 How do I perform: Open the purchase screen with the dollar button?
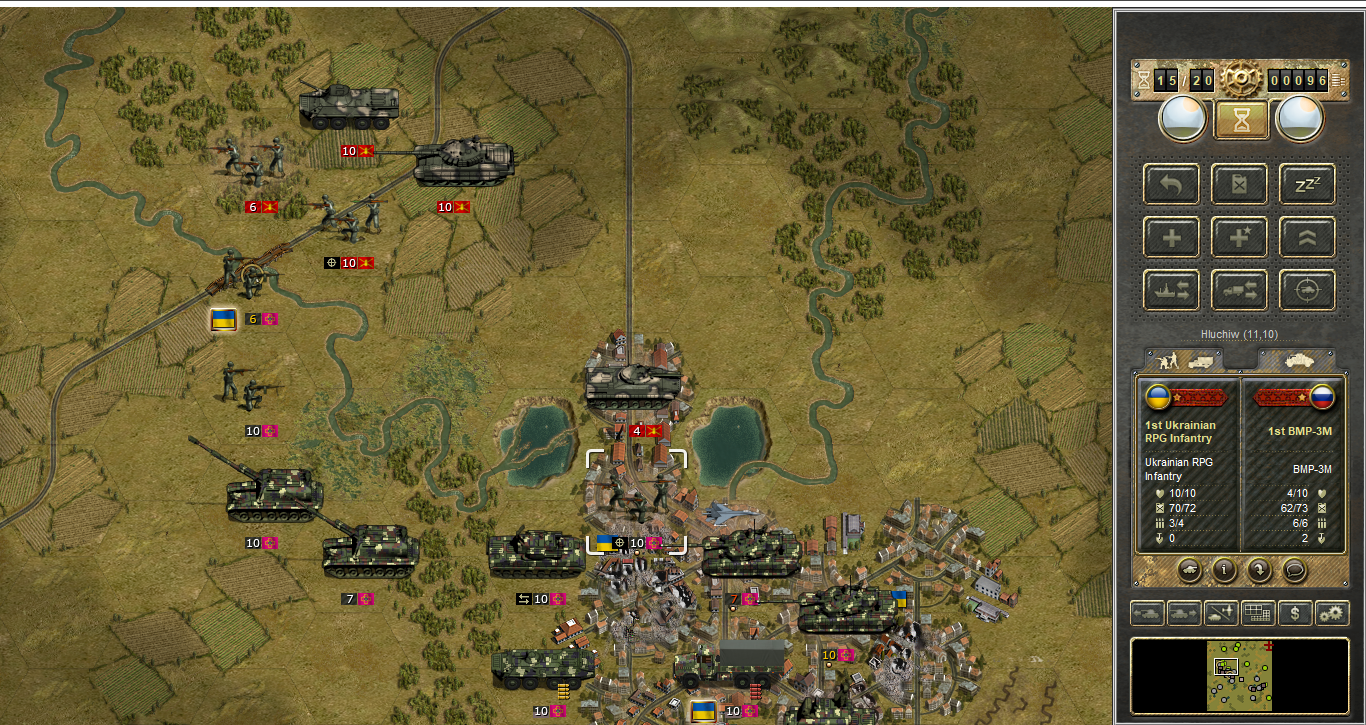[x=1295, y=612]
